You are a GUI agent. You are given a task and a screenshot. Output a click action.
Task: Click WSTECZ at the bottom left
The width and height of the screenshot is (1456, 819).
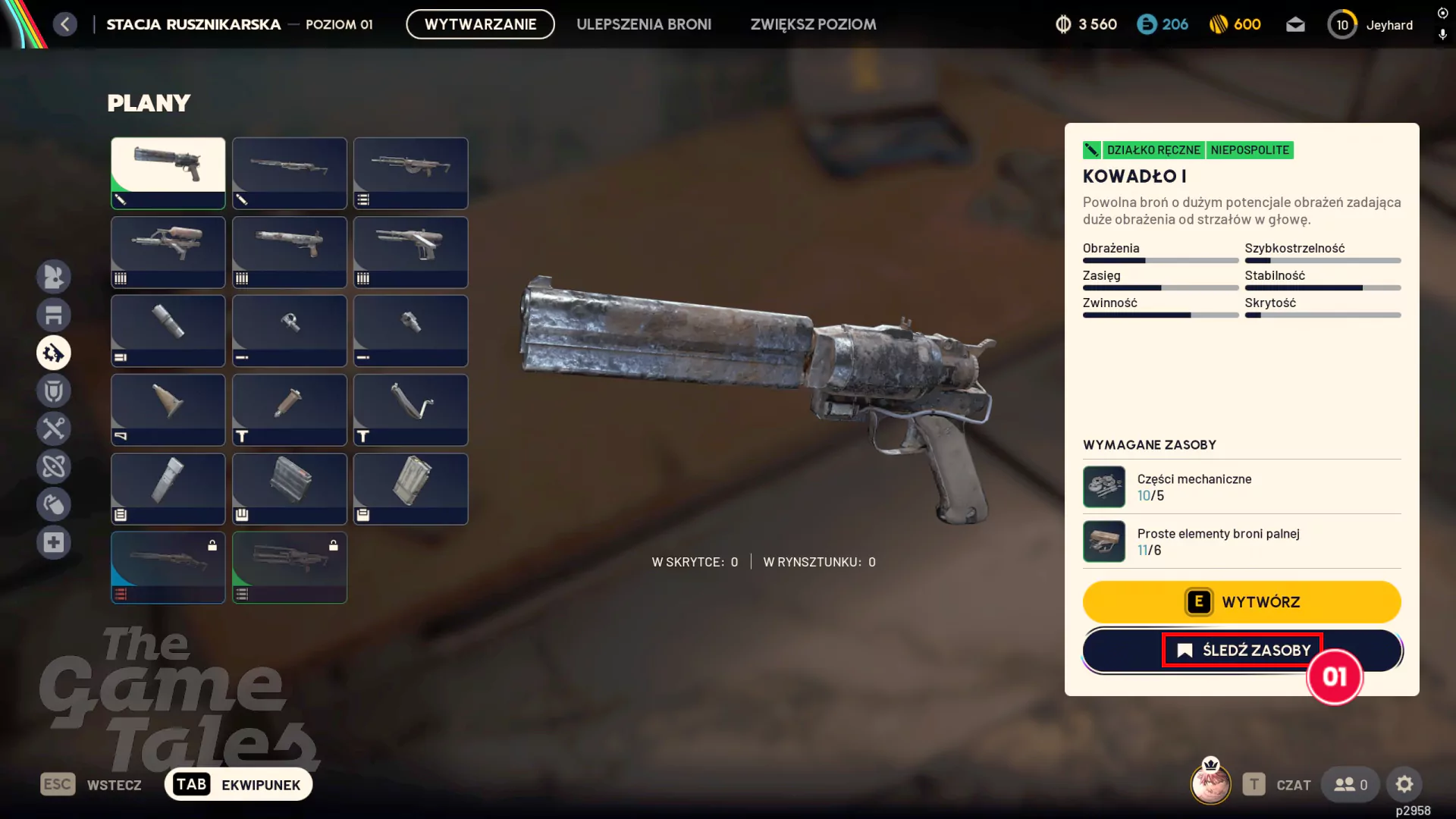point(114,784)
